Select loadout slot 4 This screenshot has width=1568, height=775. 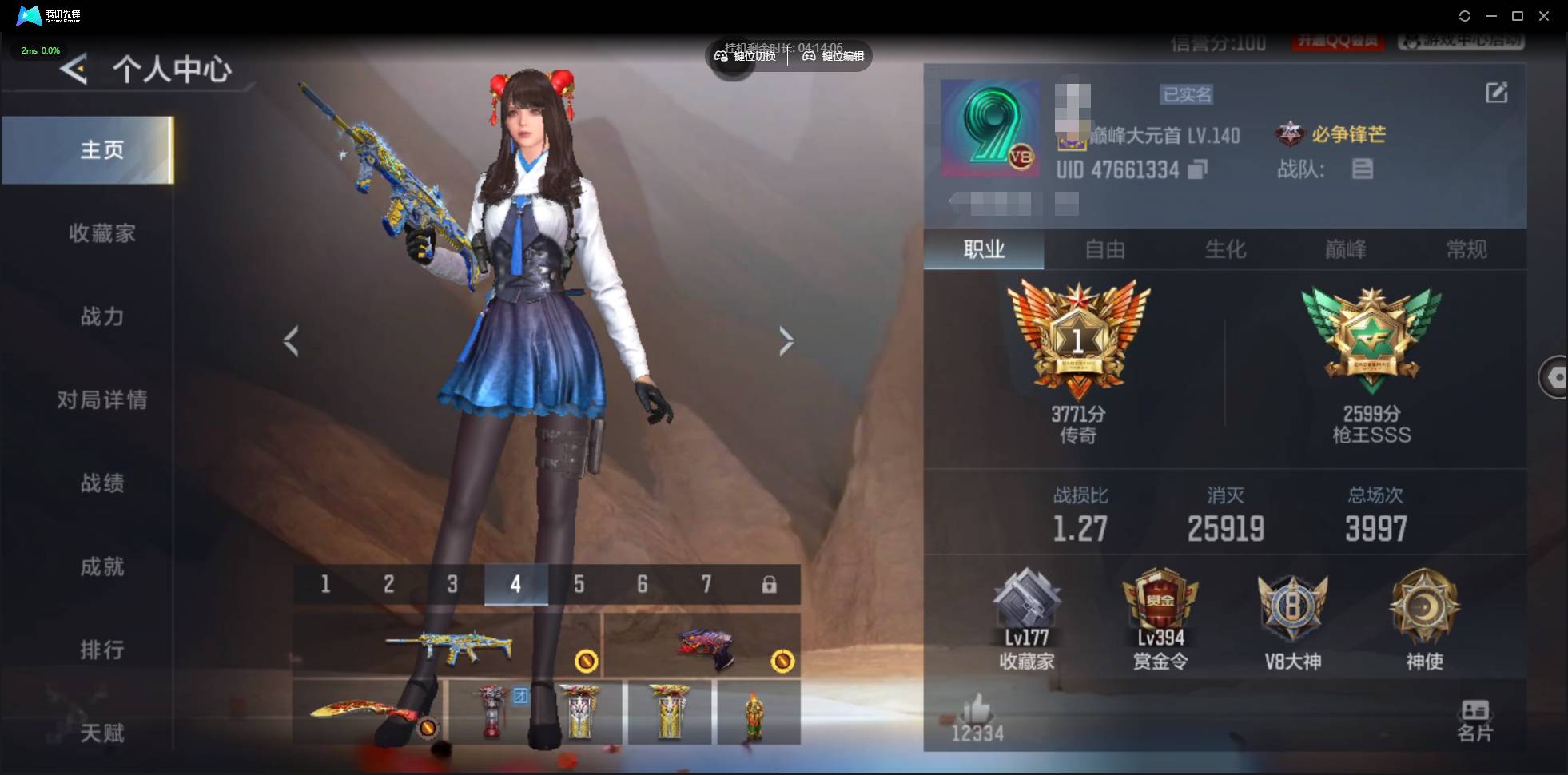pyautogui.click(x=515, y=584)
